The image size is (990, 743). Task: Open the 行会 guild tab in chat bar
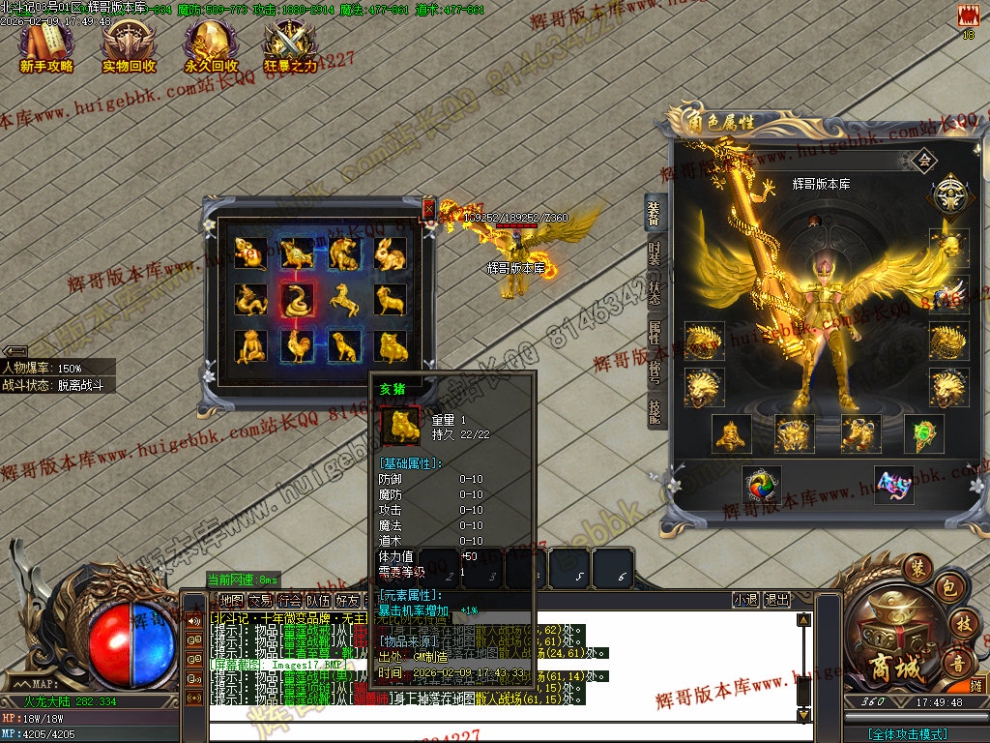[290, 600]
